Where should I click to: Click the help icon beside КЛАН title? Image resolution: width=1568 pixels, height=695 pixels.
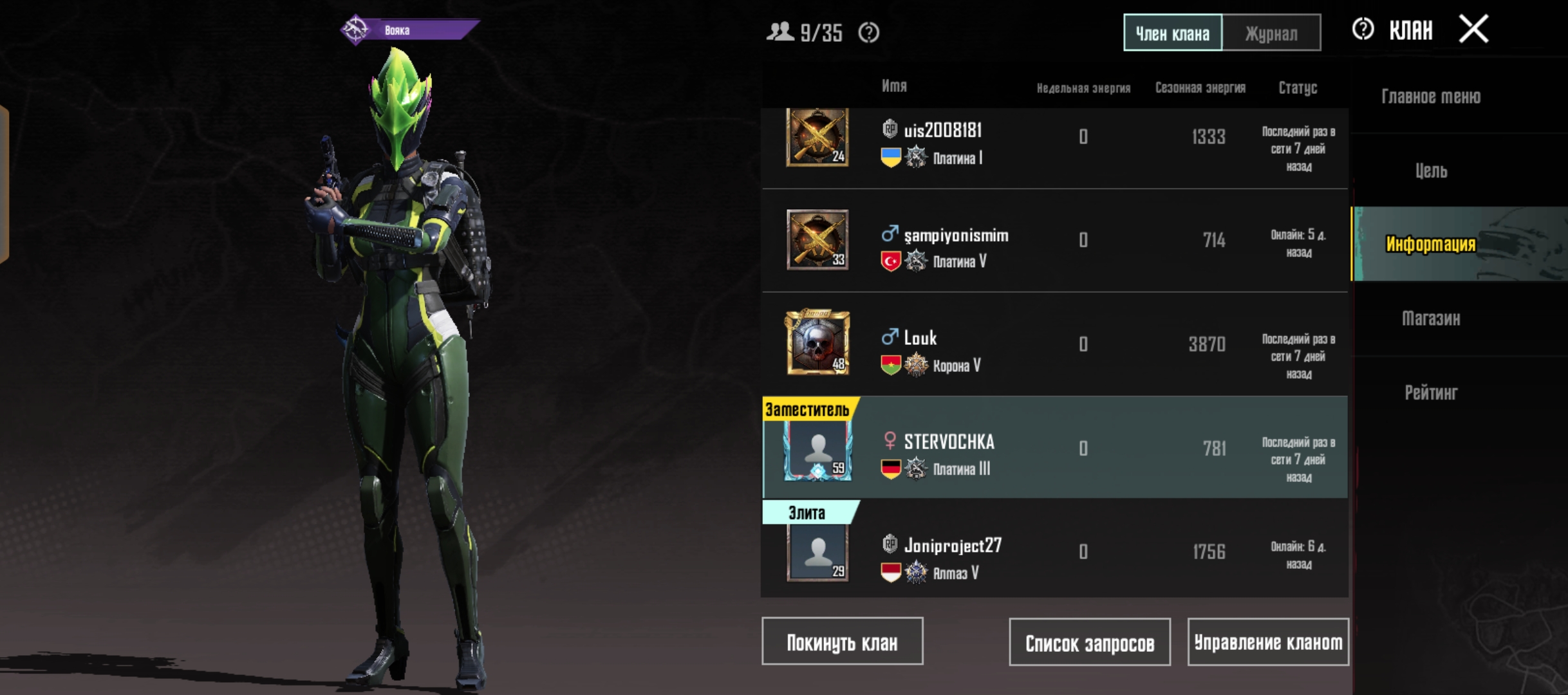point(1363,30)
